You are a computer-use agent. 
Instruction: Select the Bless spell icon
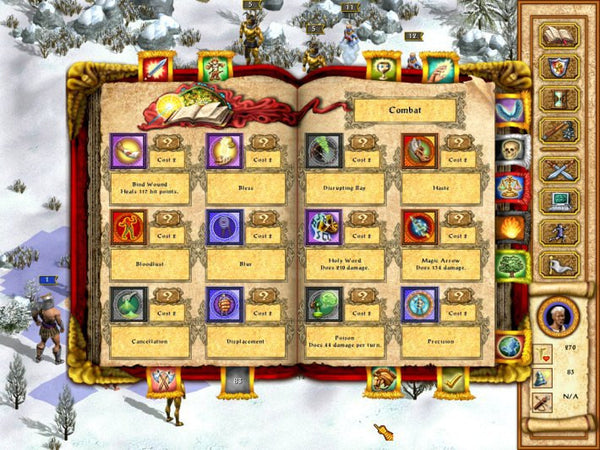(224, 151)
